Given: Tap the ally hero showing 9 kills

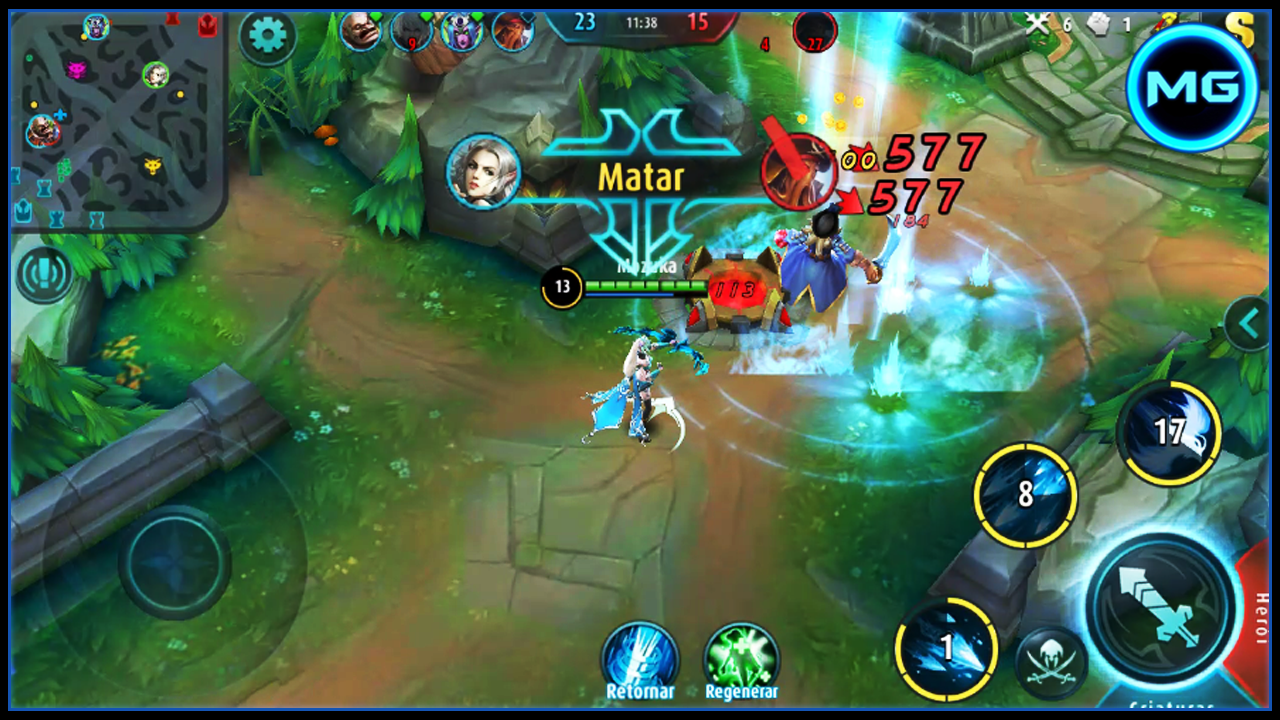Looking at the screenshot, I should 410,29.
